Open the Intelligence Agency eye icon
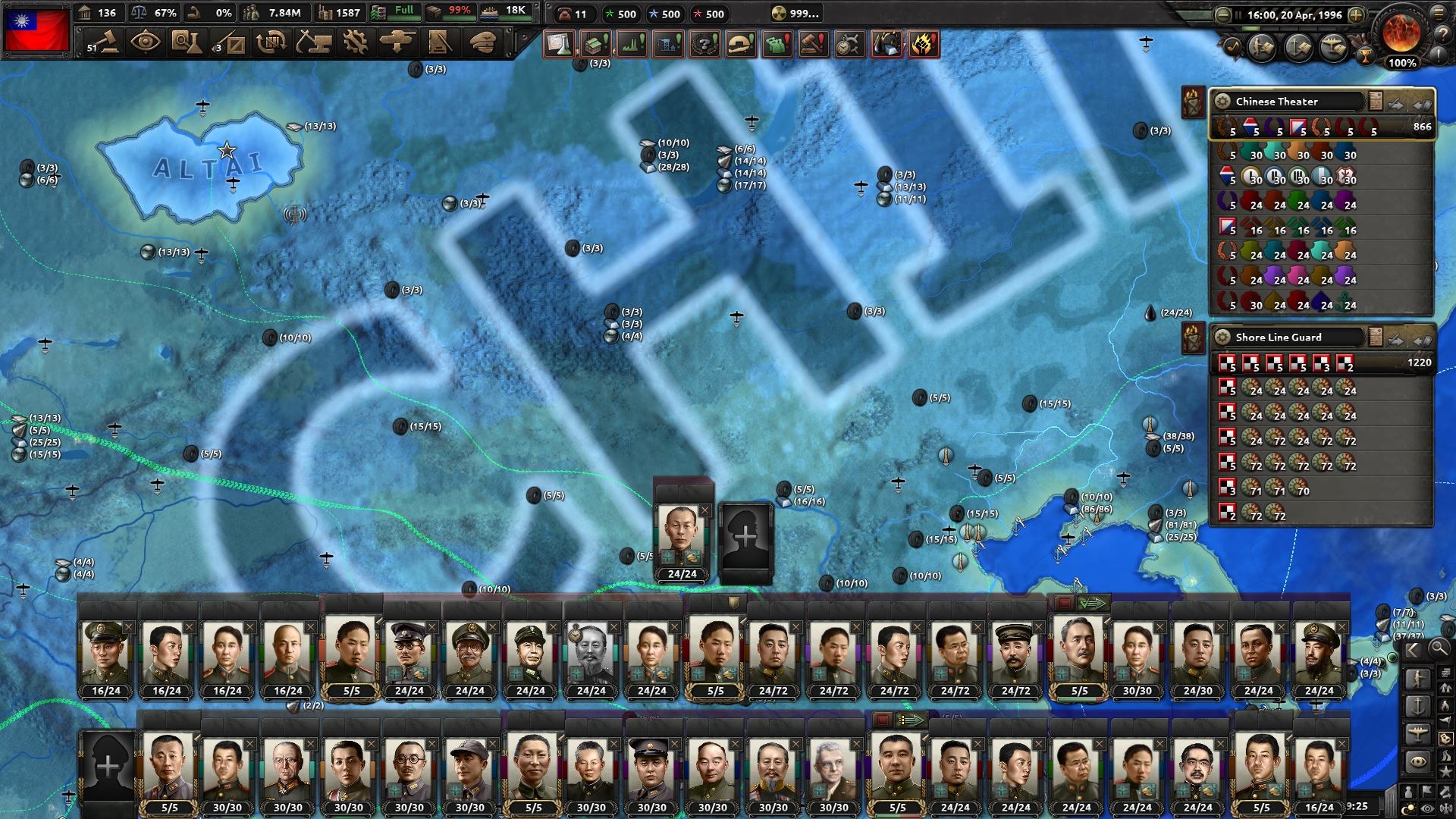 pos(145,43)
